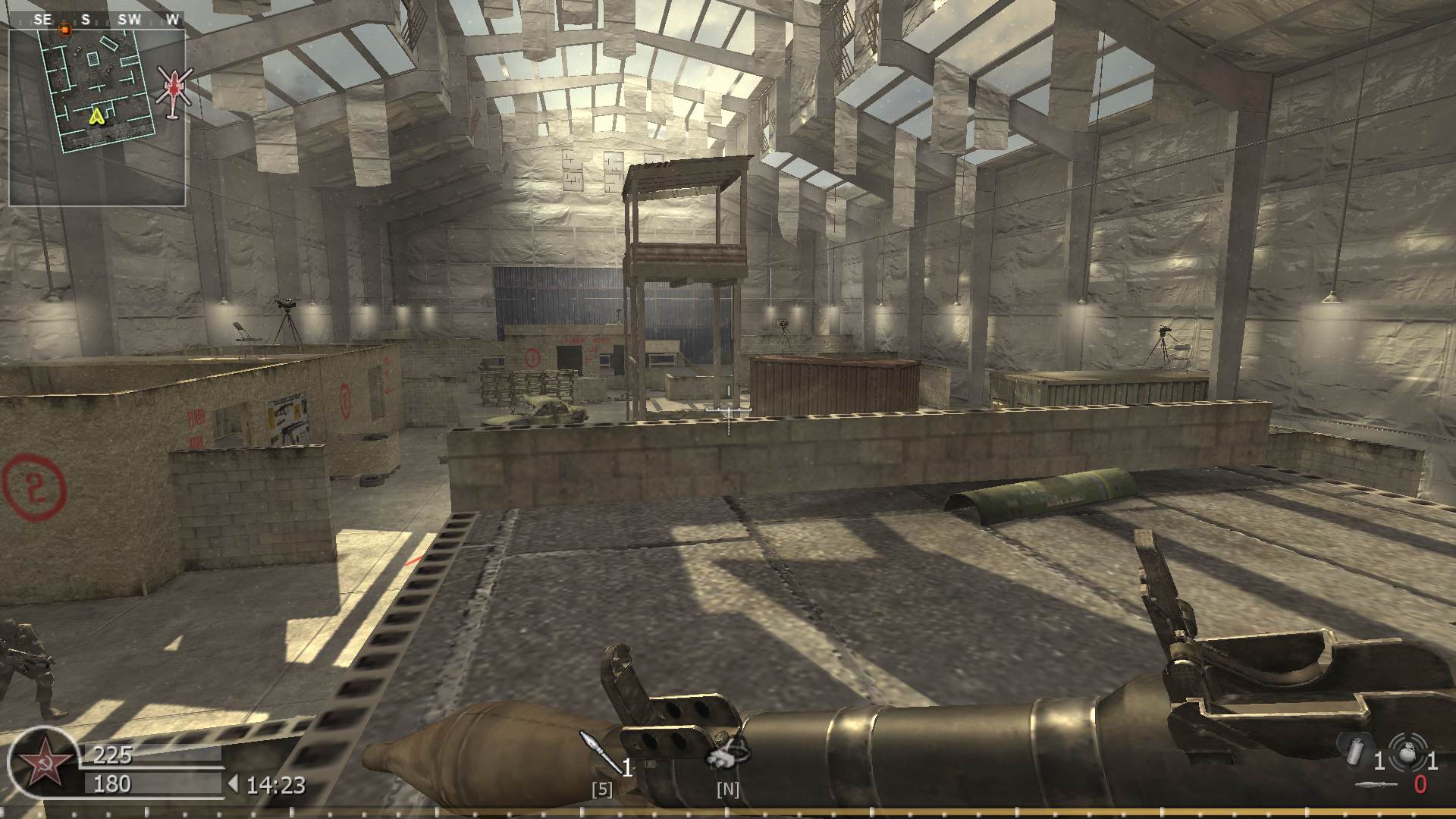
Task: Expand the minimap in the top-left corner
Action: tap(97, 114)
